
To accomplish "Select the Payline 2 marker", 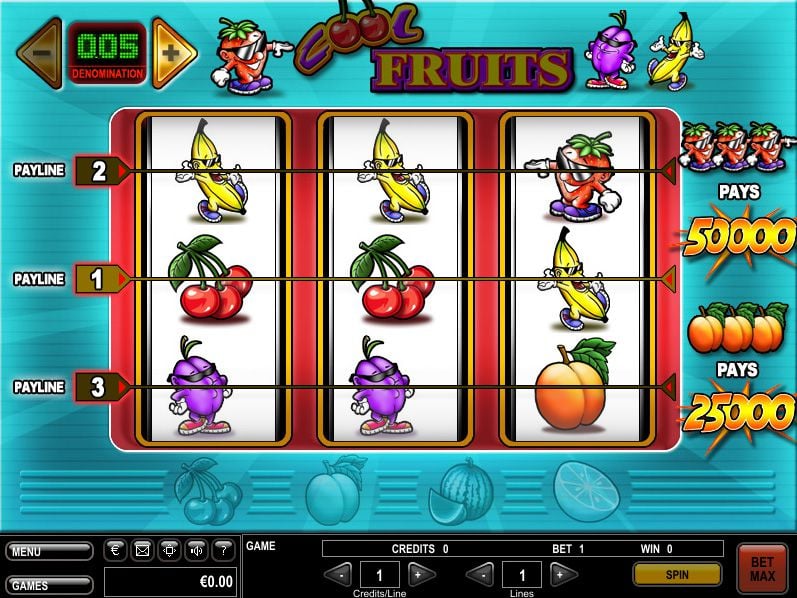I will 99,171.
